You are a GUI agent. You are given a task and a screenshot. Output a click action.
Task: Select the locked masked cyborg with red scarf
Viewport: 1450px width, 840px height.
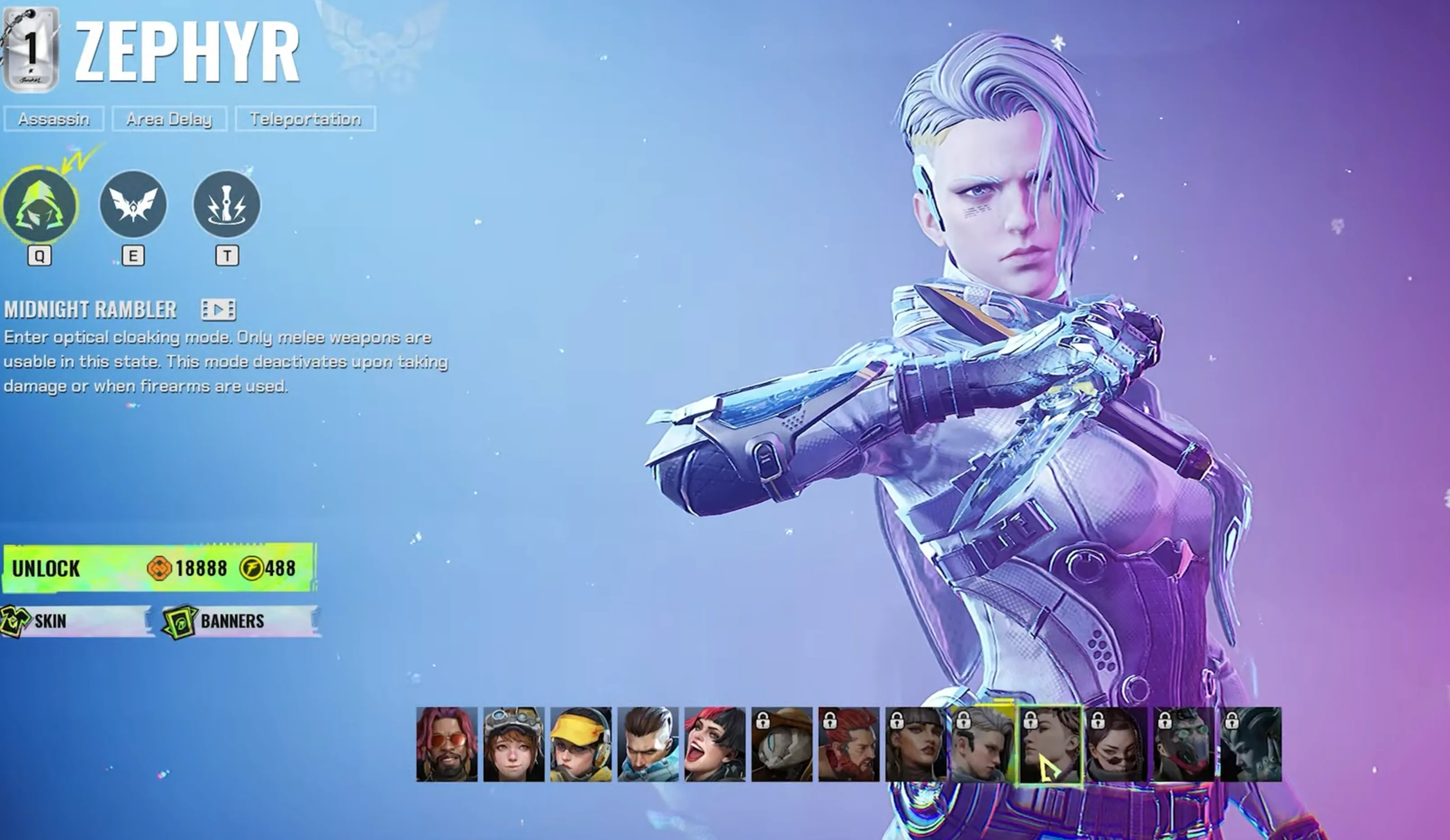tap(1184, 745)
